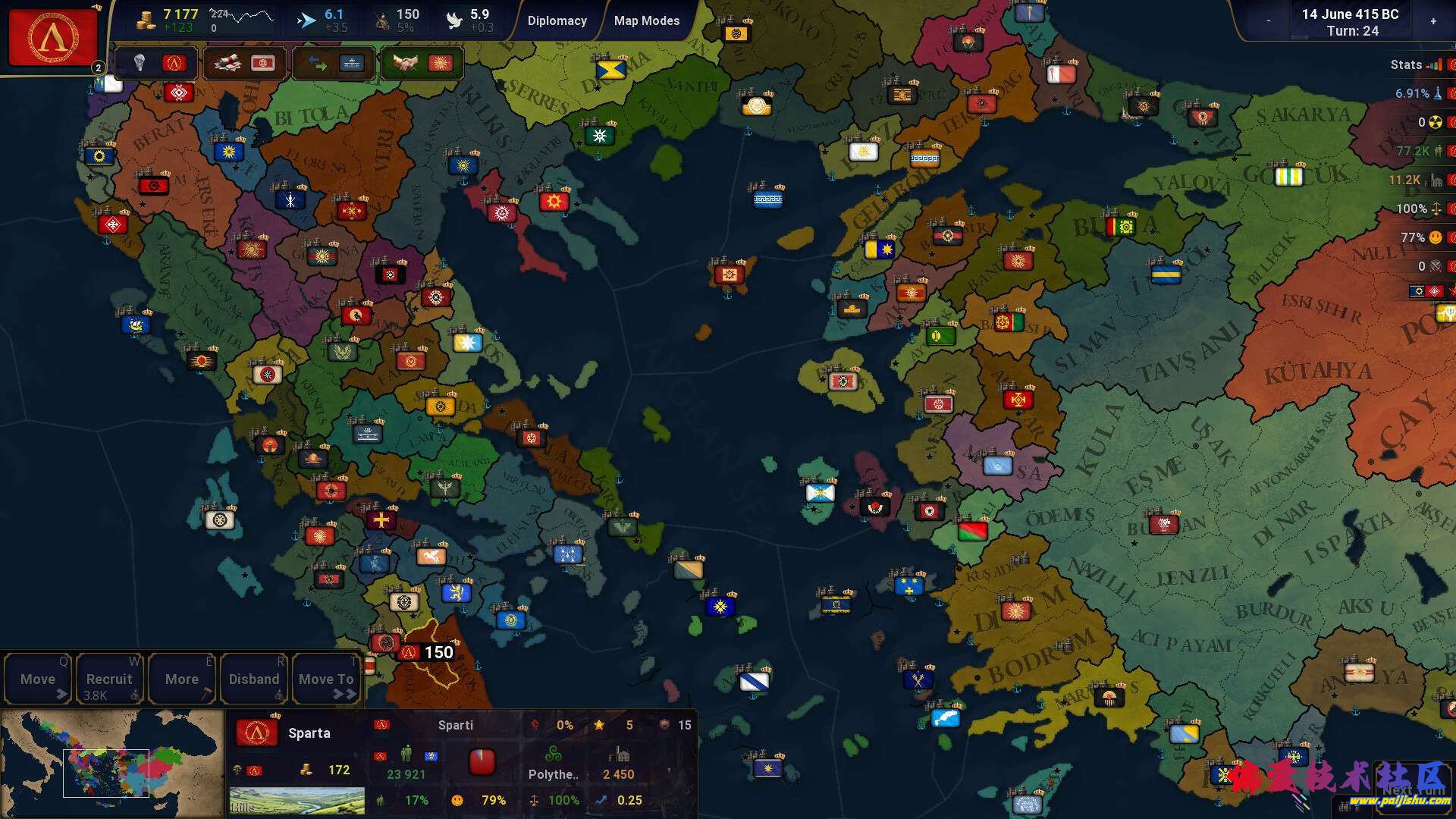Screen dimensions: 1456x819
Task: Open the Diplomacy menu
Action: point(557,20)
